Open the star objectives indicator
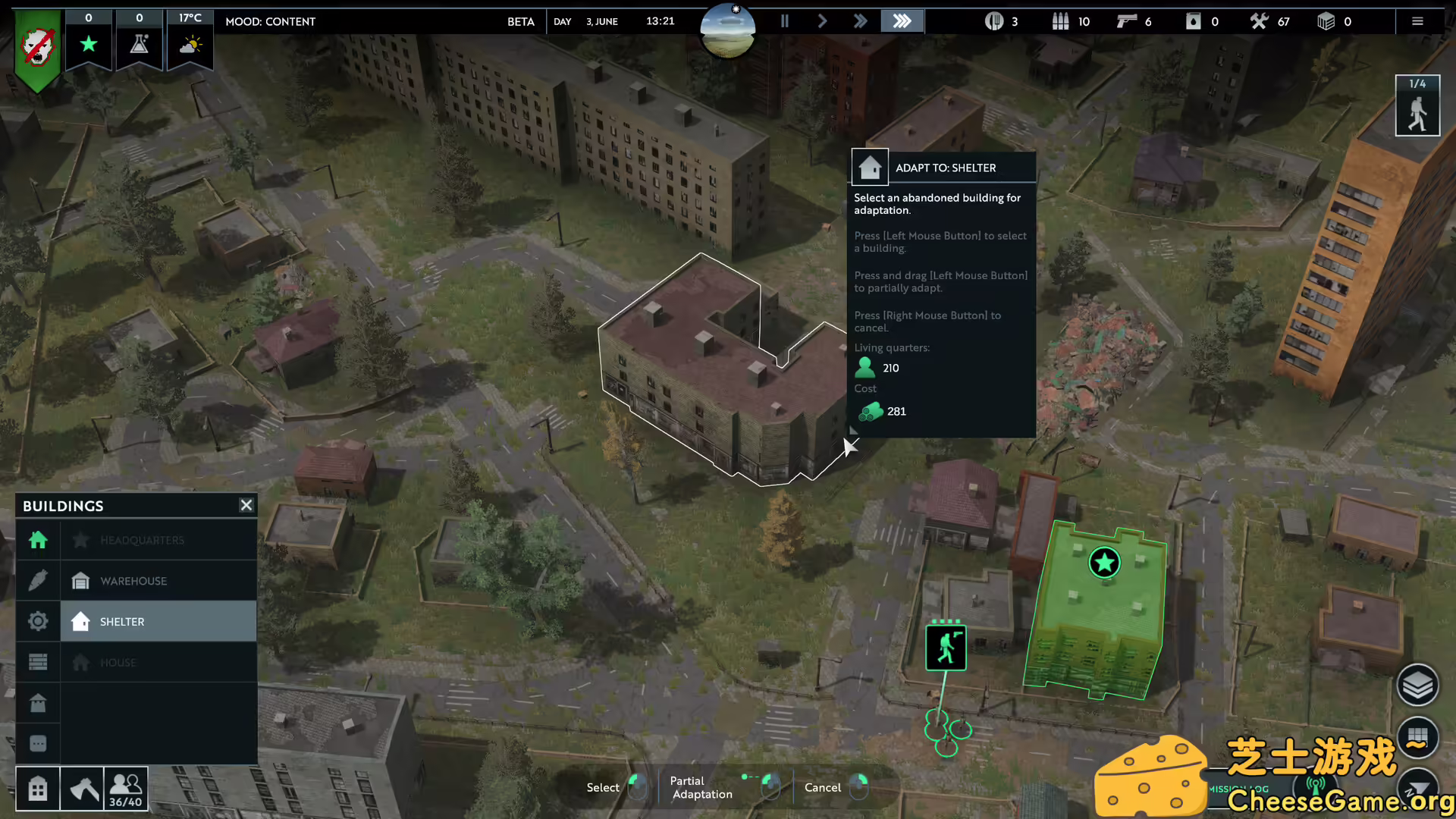 (89, 44)
